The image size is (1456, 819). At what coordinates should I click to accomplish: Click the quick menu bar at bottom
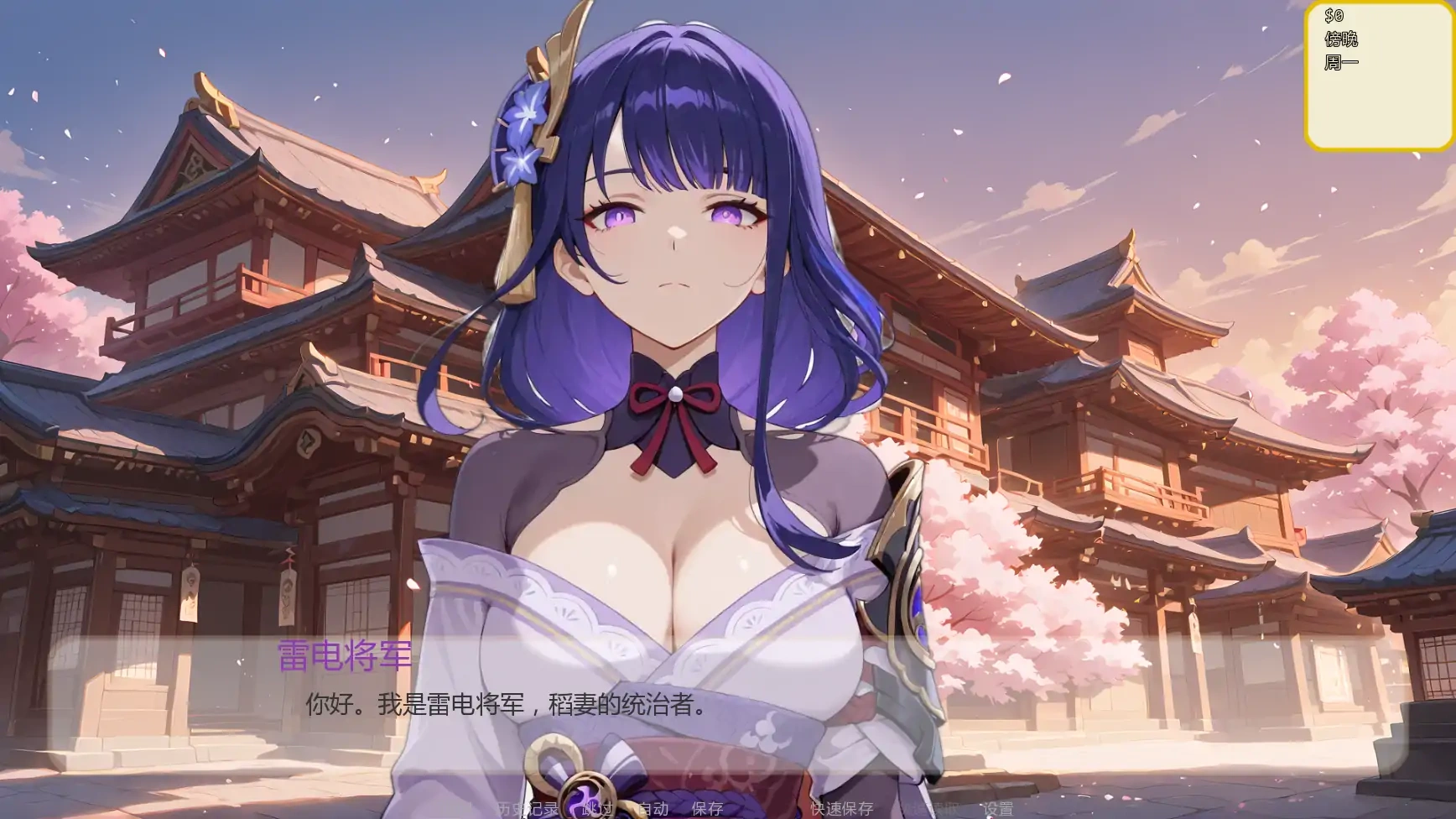click(755, 810)
